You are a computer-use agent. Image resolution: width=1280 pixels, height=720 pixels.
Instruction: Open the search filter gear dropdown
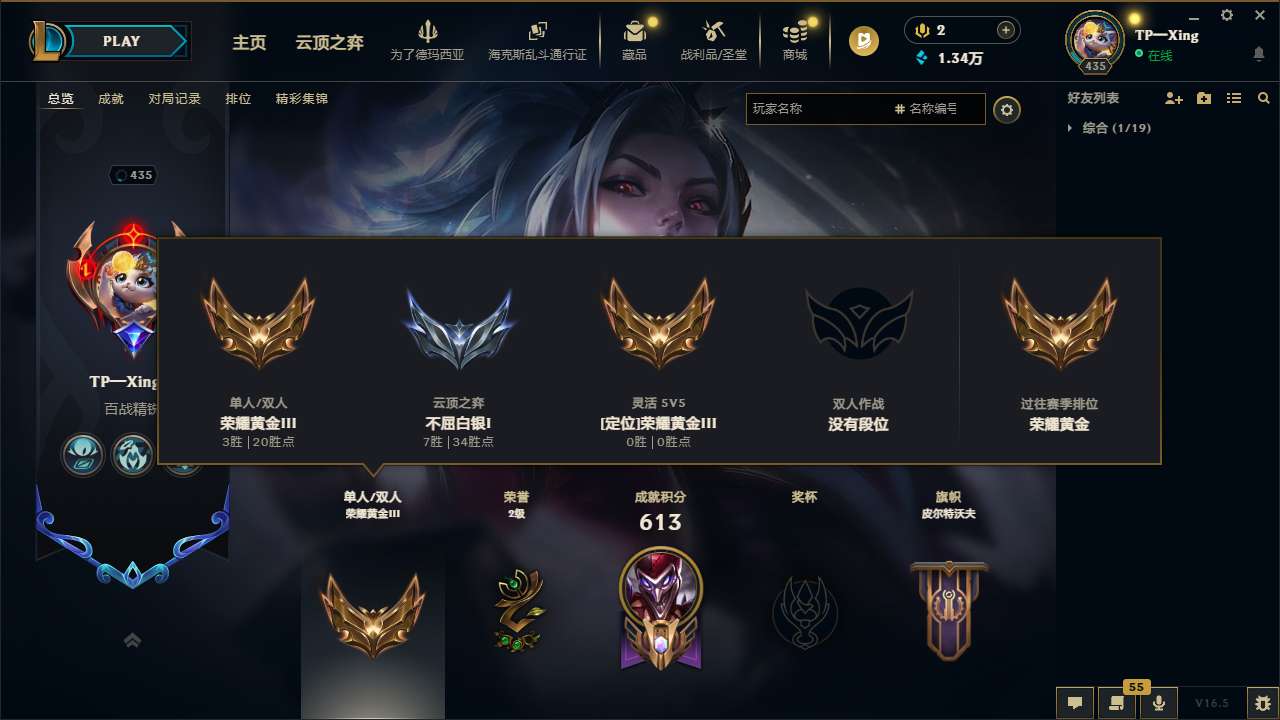pos(1007,110)
